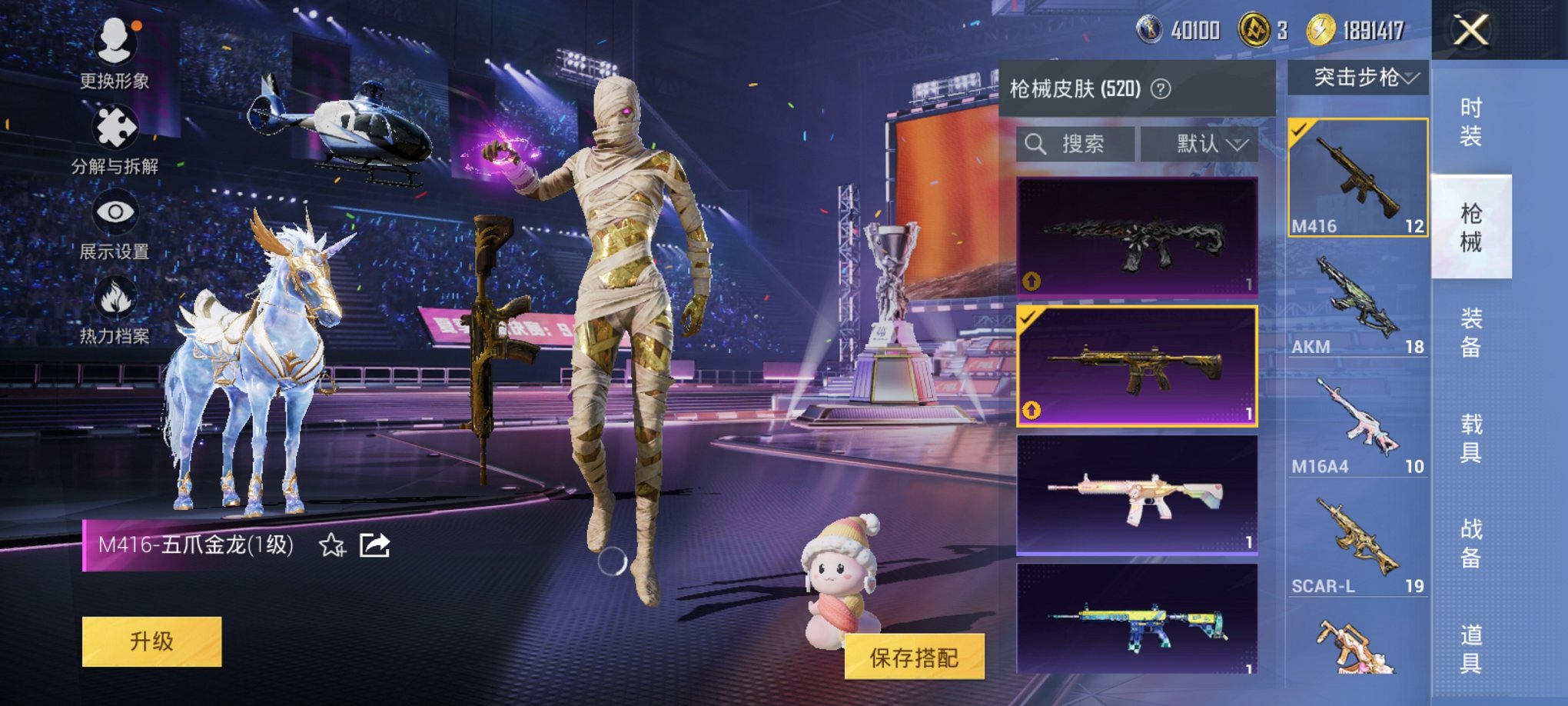
Task: Open the 默认 sorting dropdown
Action: point(1206,145)
